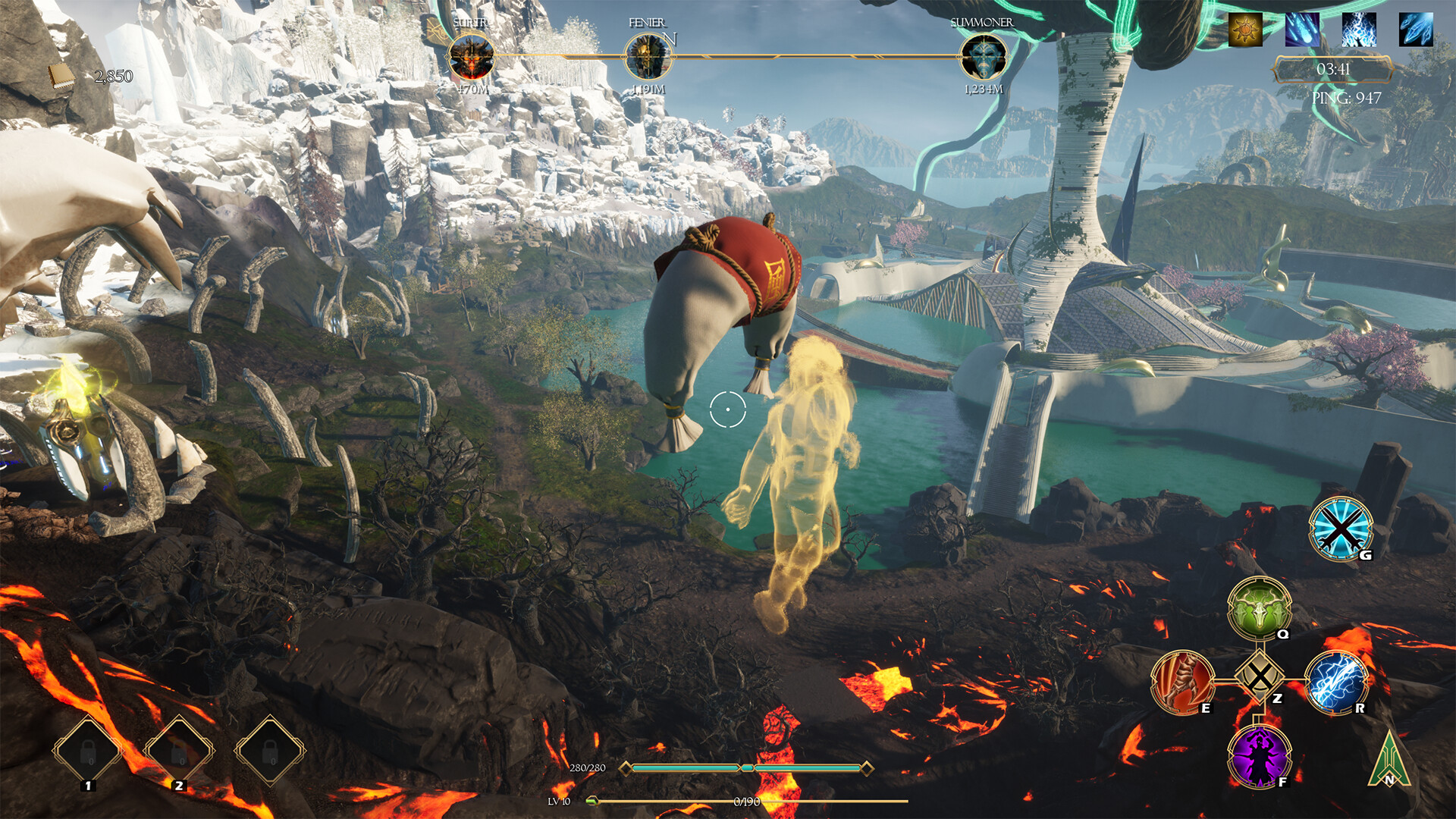
Task: Cast the blue lightning ability
Action: (1336, 682)
